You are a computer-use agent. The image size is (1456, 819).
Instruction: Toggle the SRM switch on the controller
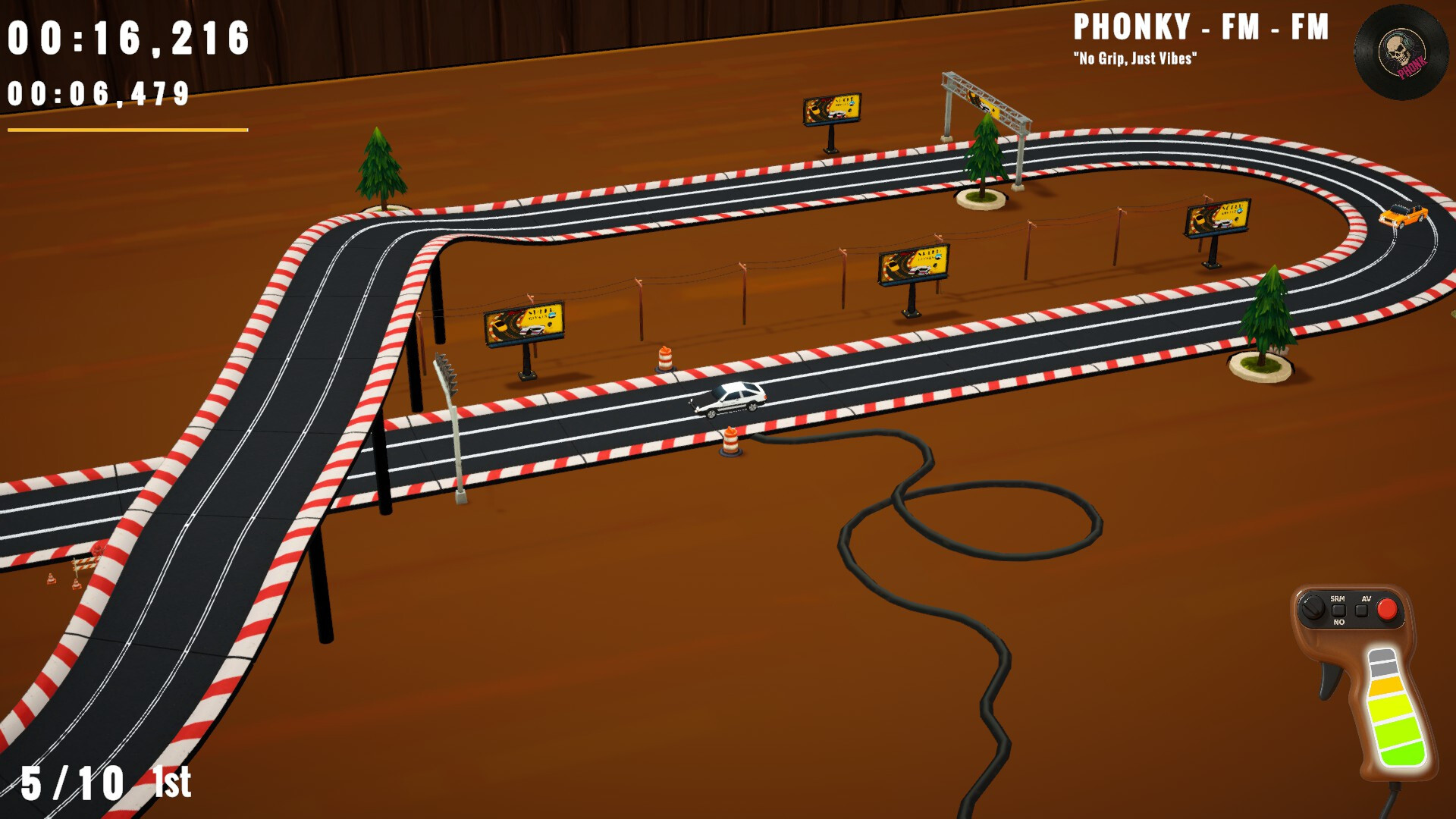click(x=1338, y=609)
